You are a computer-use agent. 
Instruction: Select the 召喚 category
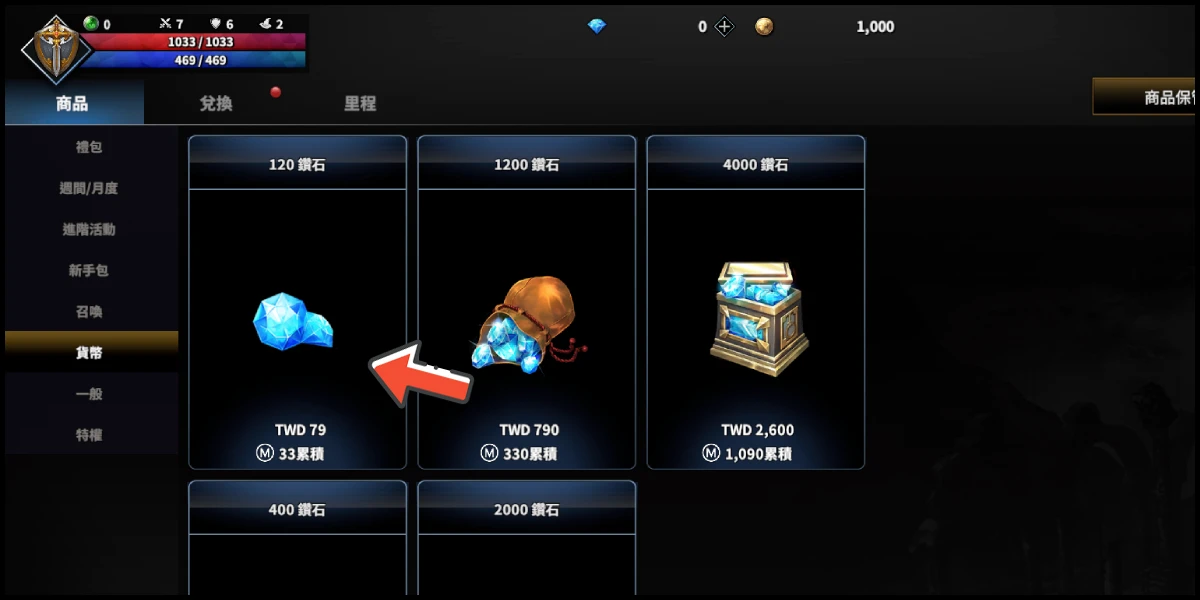[x=90, y=311]
